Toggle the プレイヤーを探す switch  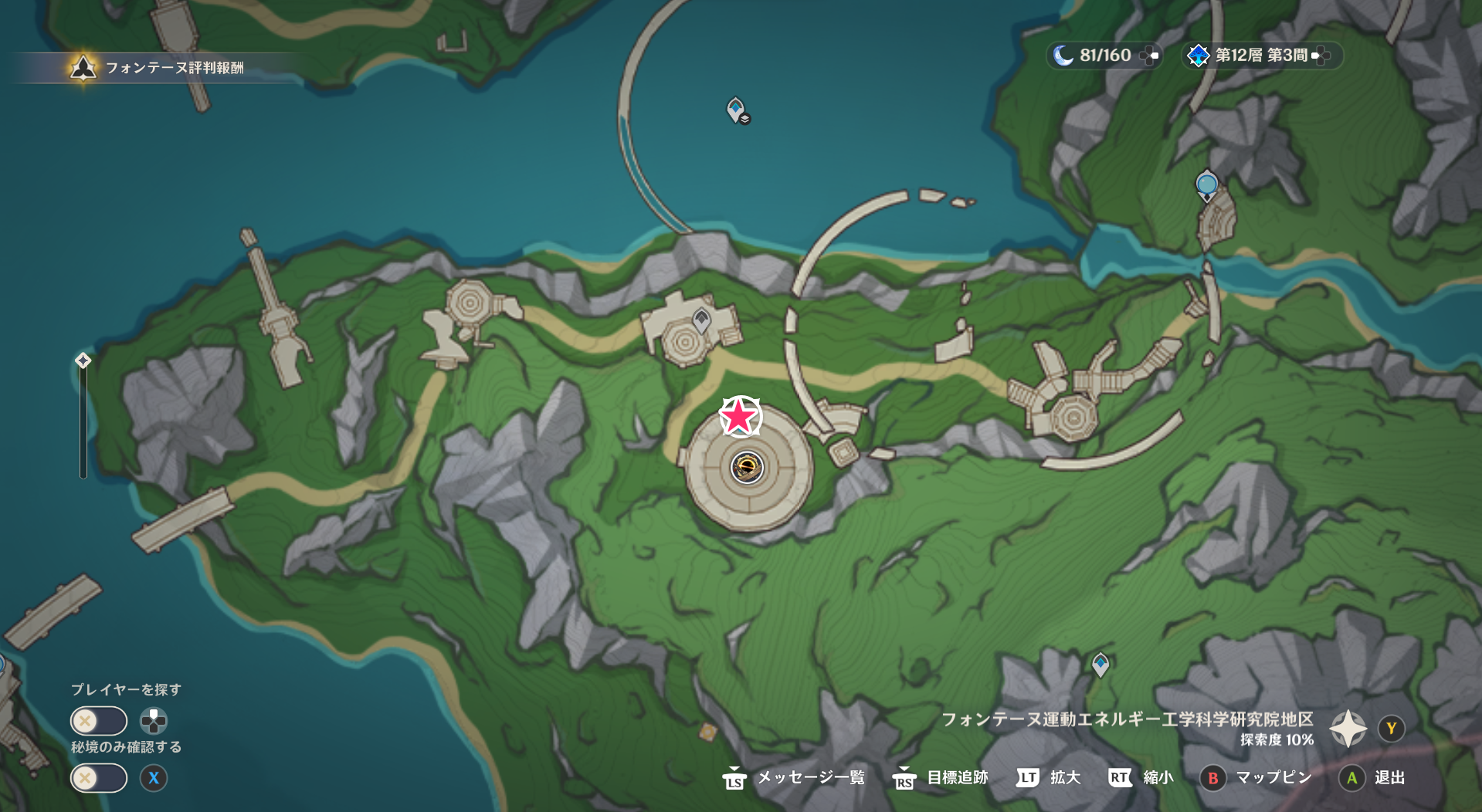pyautogui.click(x=98, y=720)
